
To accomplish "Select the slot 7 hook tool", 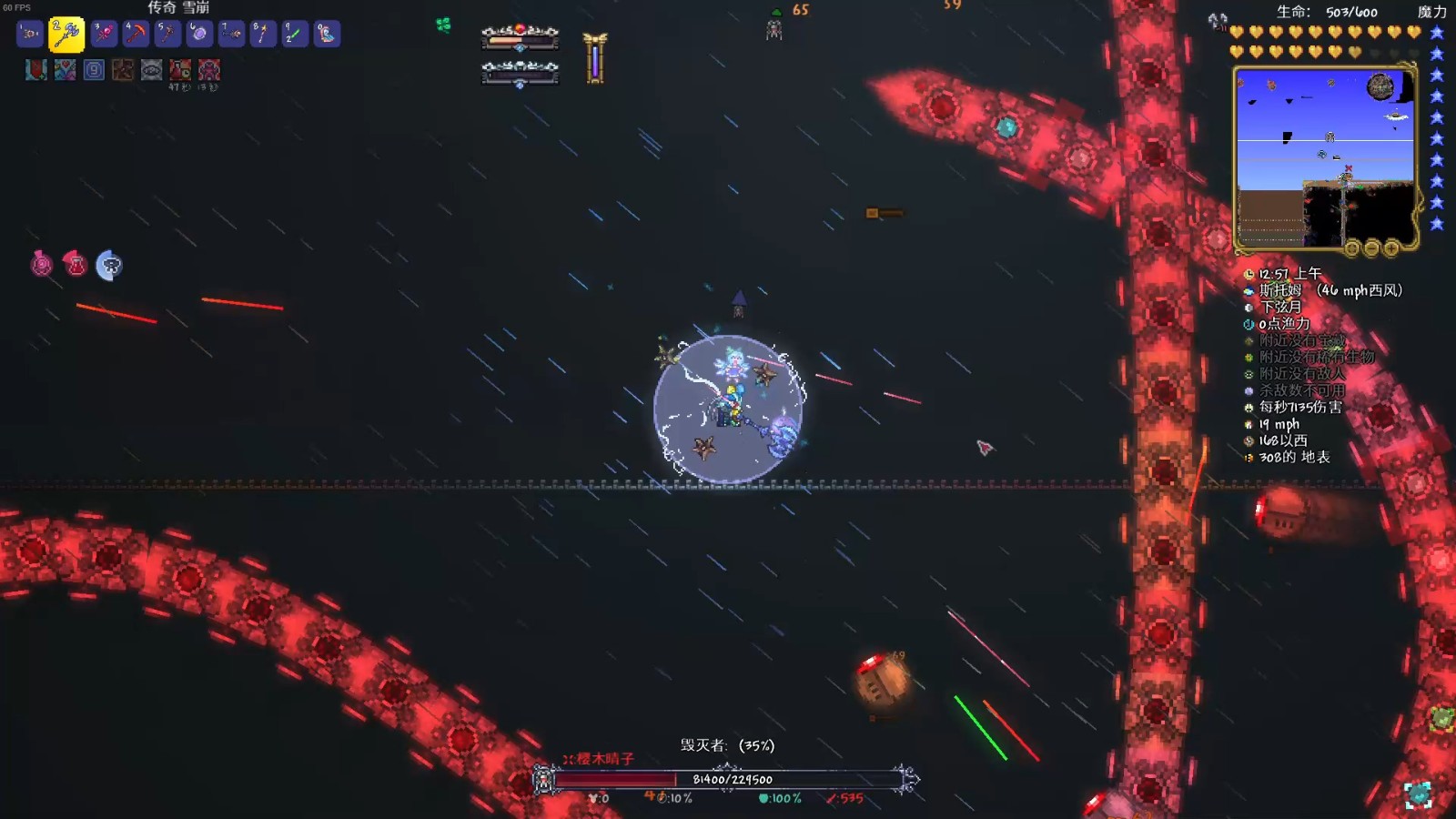I will pos(231,34).
